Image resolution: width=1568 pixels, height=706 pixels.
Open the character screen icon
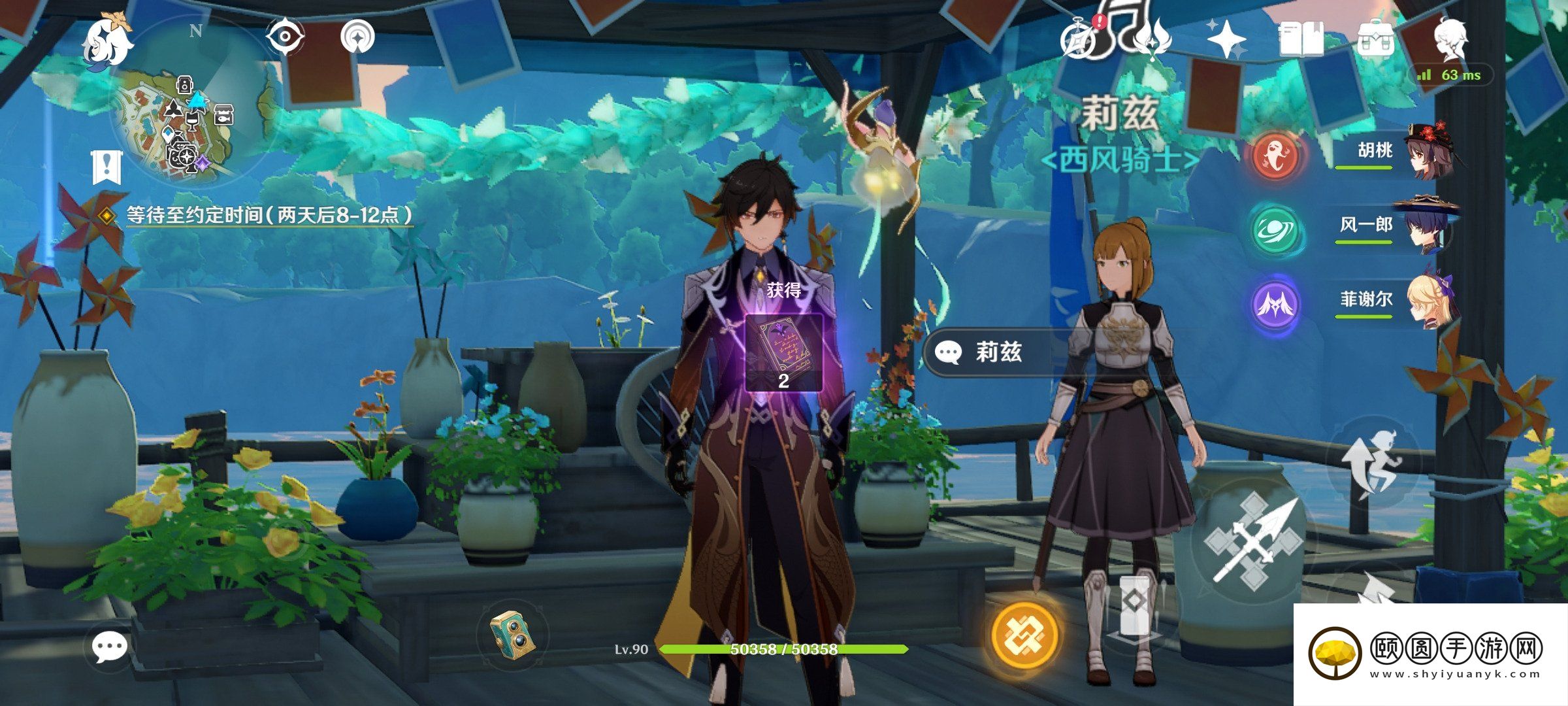(1452, 38)
